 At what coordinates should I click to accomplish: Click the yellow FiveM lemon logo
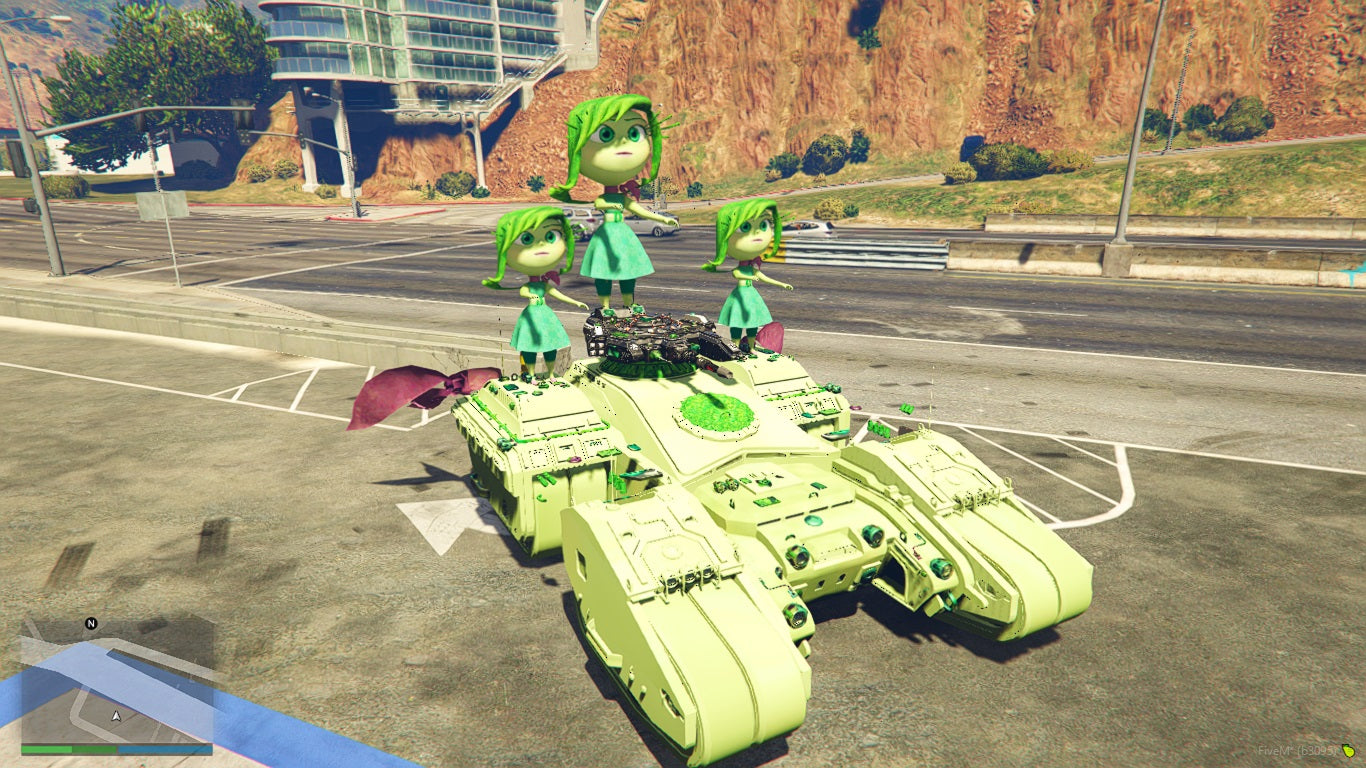pyautogui.click(x=1349, y=752)
